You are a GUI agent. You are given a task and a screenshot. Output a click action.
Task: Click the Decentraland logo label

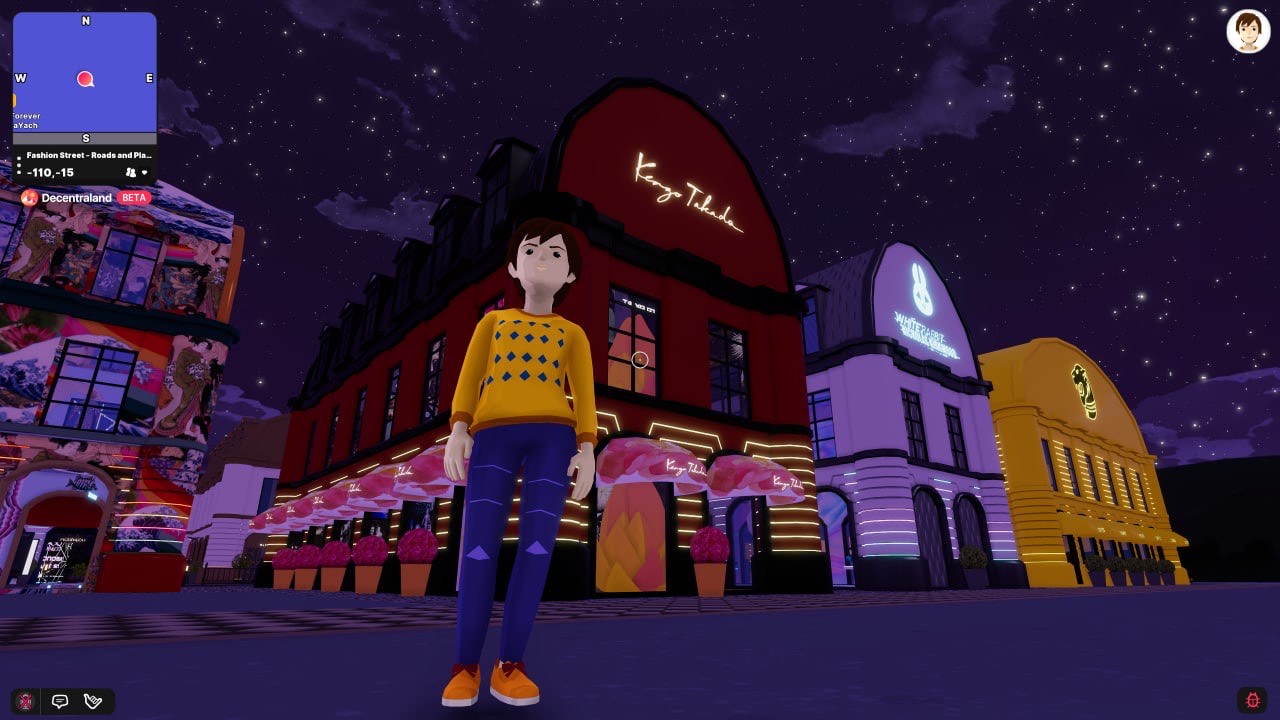(76, 198)
